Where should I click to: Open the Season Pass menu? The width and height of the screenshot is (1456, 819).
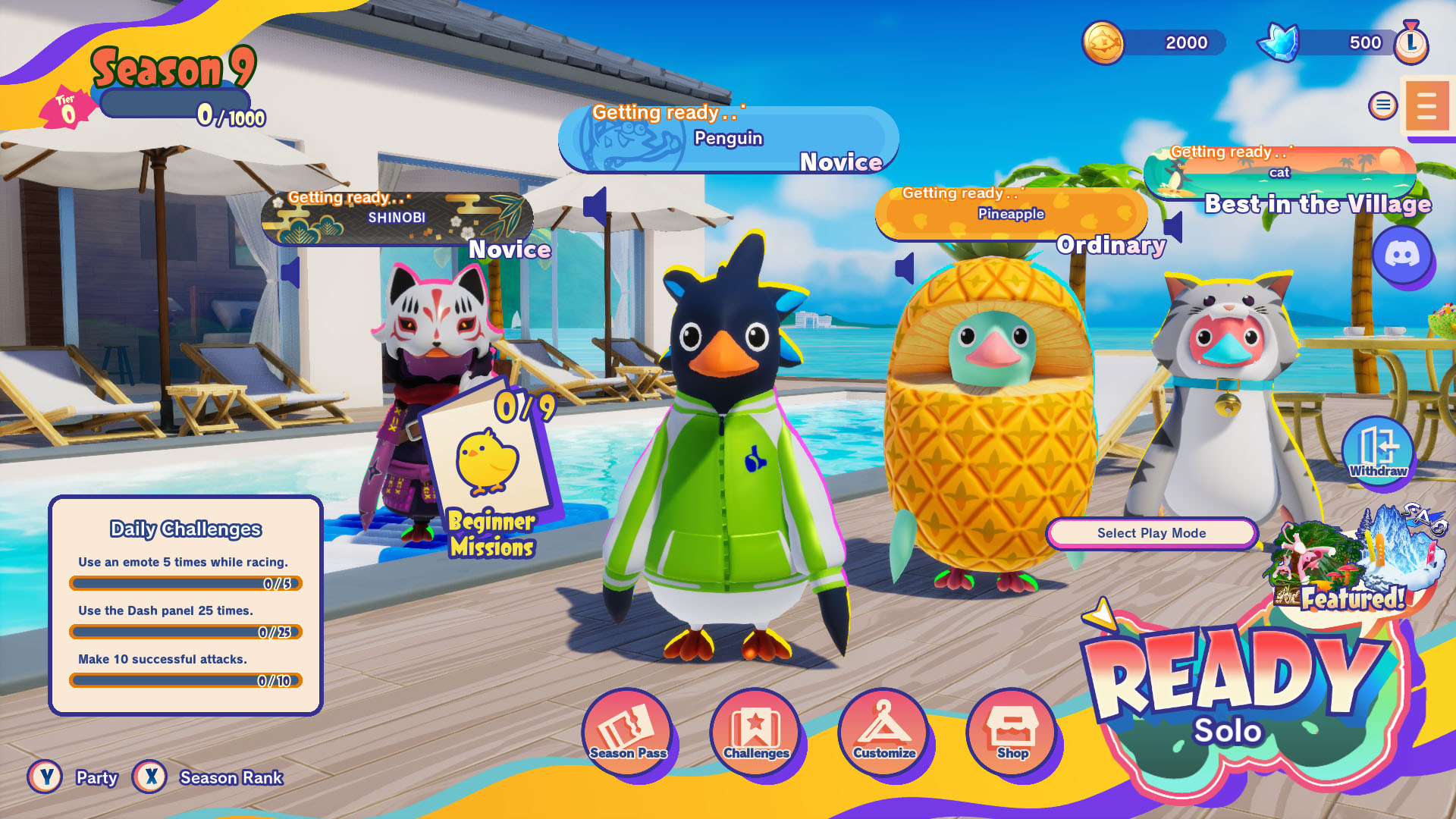click(x=627, y=731)
